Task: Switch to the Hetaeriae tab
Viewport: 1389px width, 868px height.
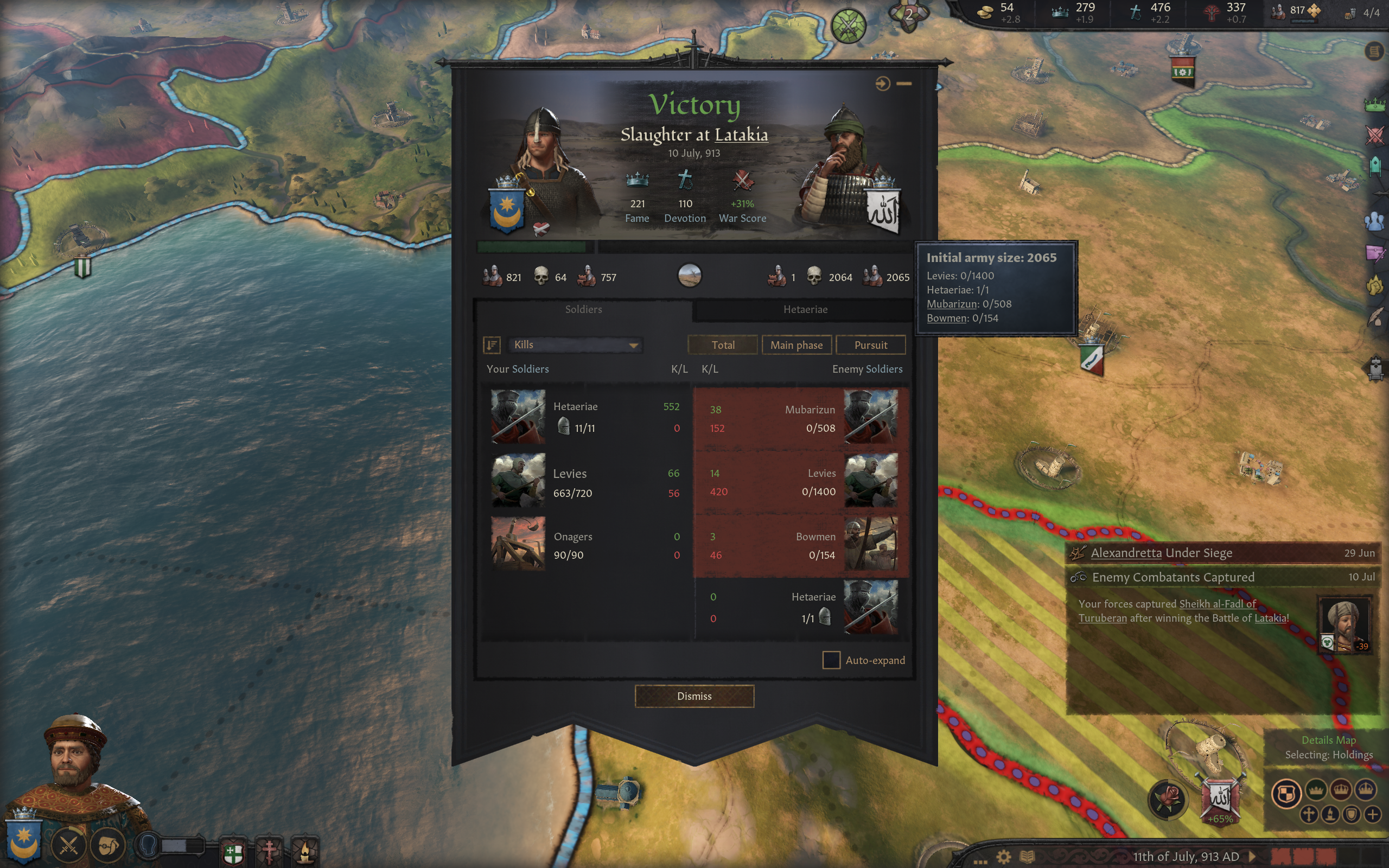Action: [x=805, y=309]
